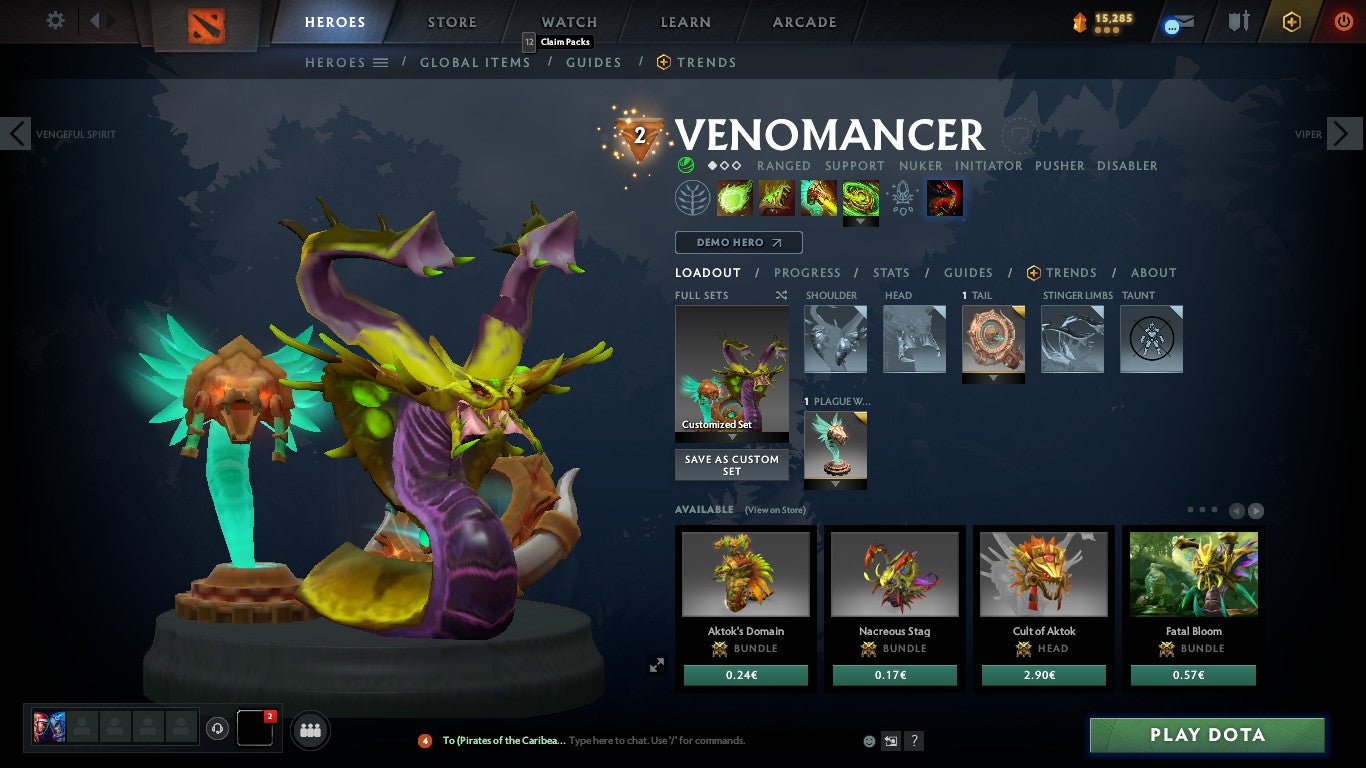Viewport: 1366px width, 768px height.
Task: Open the settings gear menu
Action: pyautogui.click(x=55, y=20)
